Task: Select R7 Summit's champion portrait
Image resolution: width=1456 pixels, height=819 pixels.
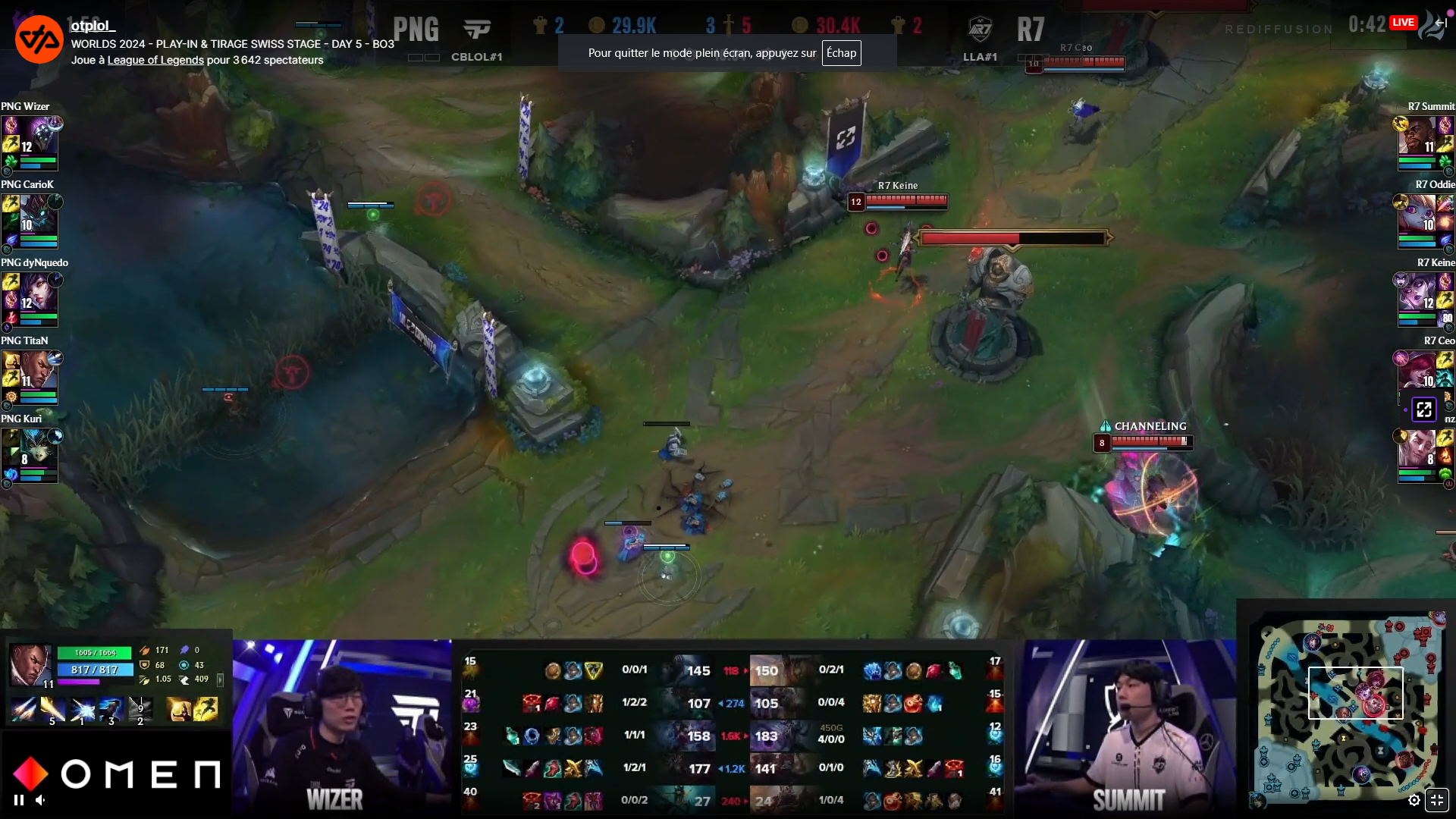Action: (x=1417, y=136)
